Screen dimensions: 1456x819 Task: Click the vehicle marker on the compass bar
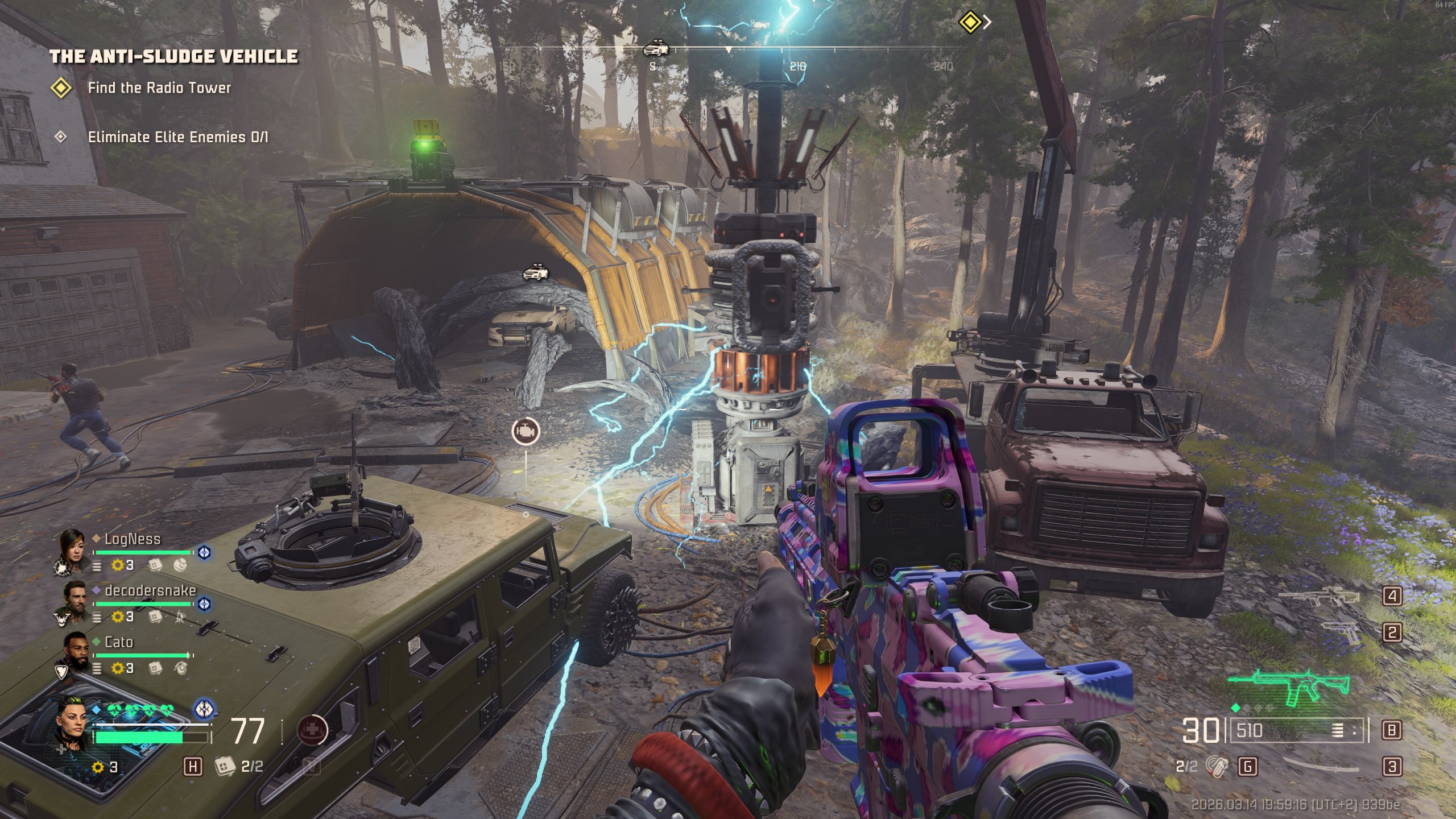point(656,48)
